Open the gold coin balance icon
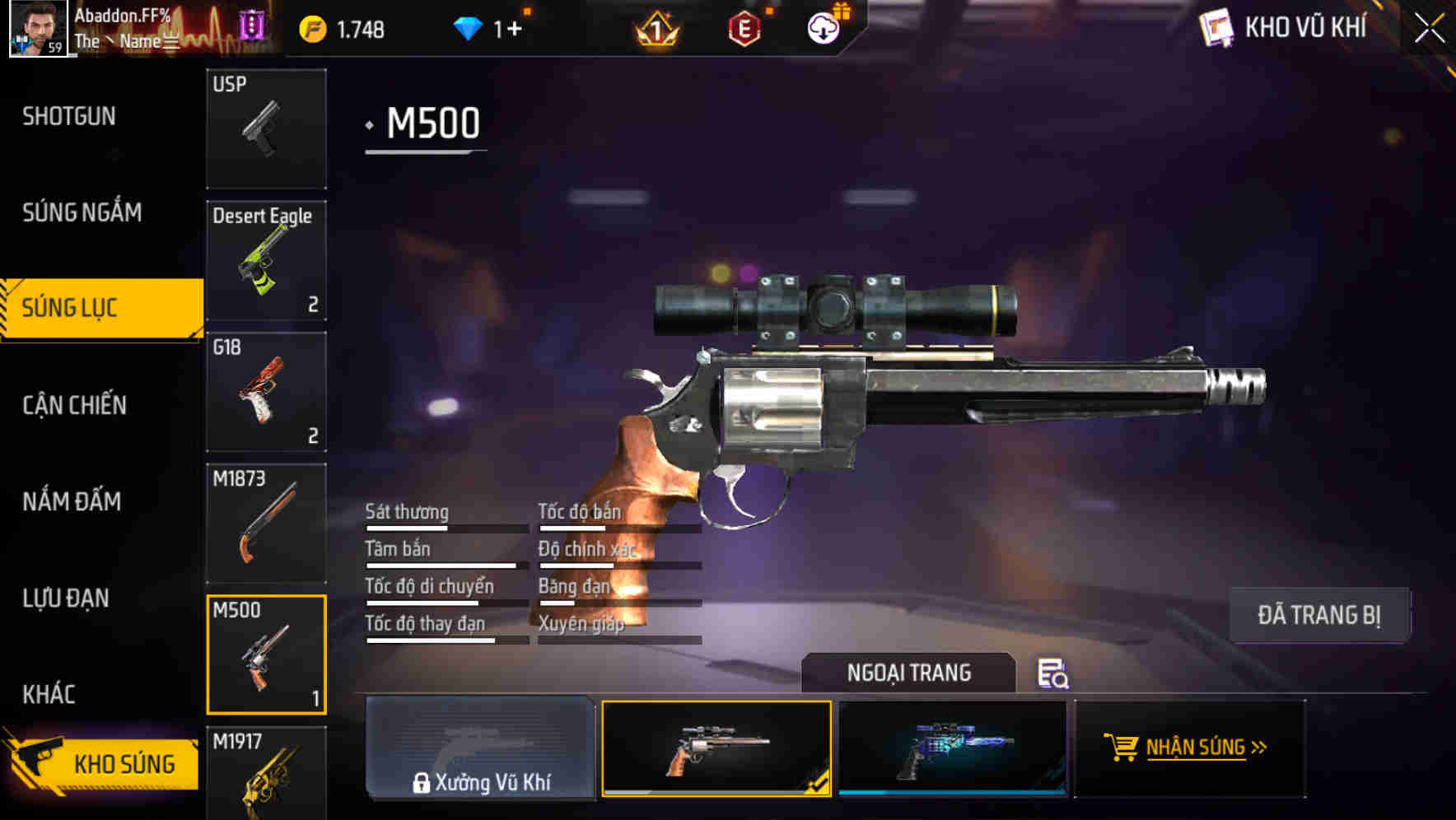 tap(310, 29)
